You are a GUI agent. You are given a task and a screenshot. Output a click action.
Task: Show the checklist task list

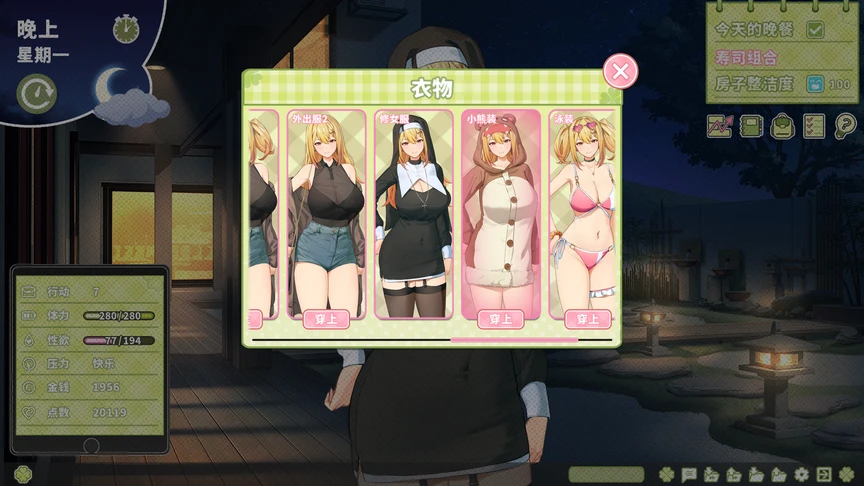tap(814, 126)
